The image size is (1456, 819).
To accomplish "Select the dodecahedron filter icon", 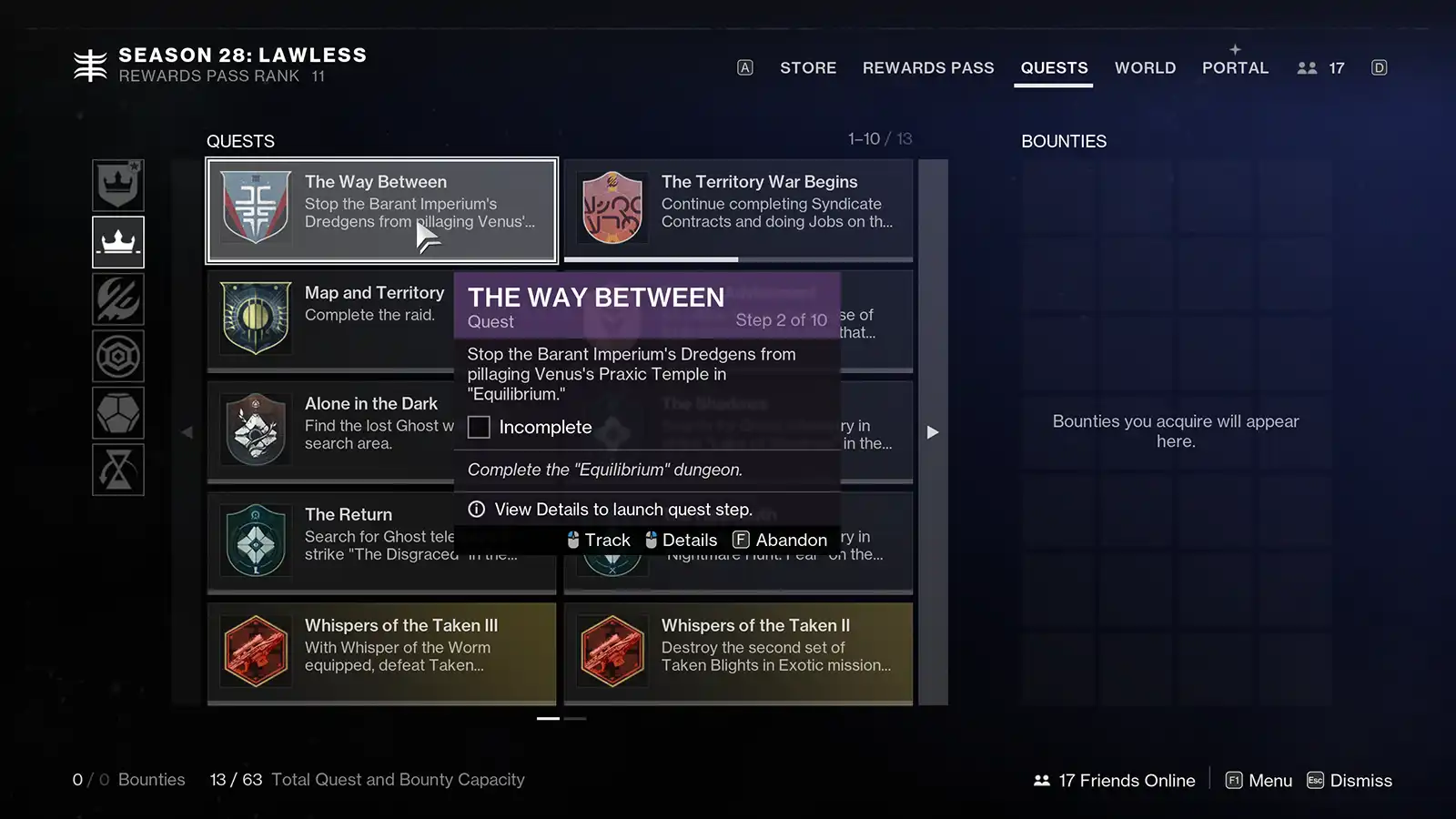I will click(118, 413).
